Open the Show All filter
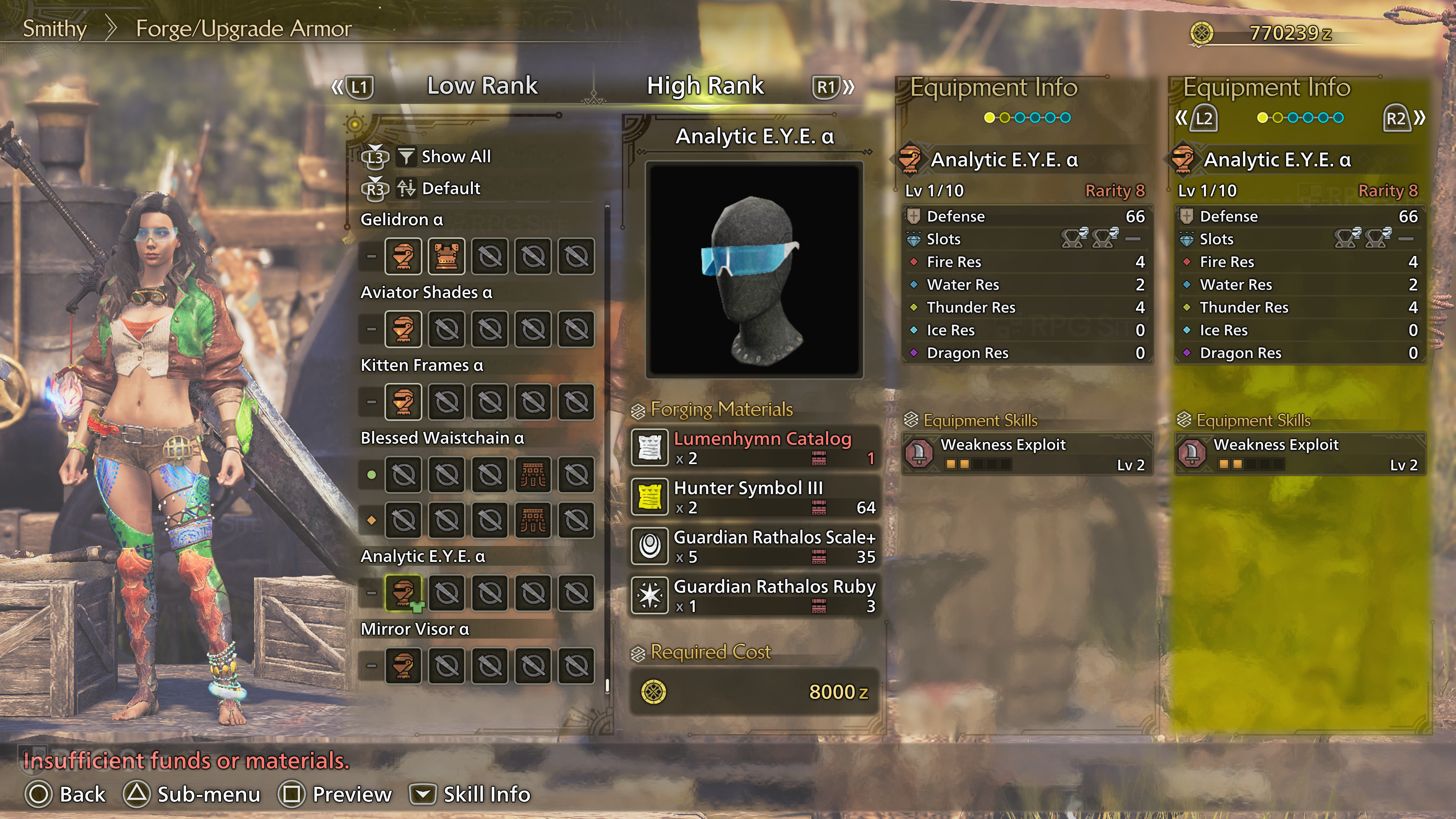This screenshot has width=1456, height=819. [x=455, y=157]
